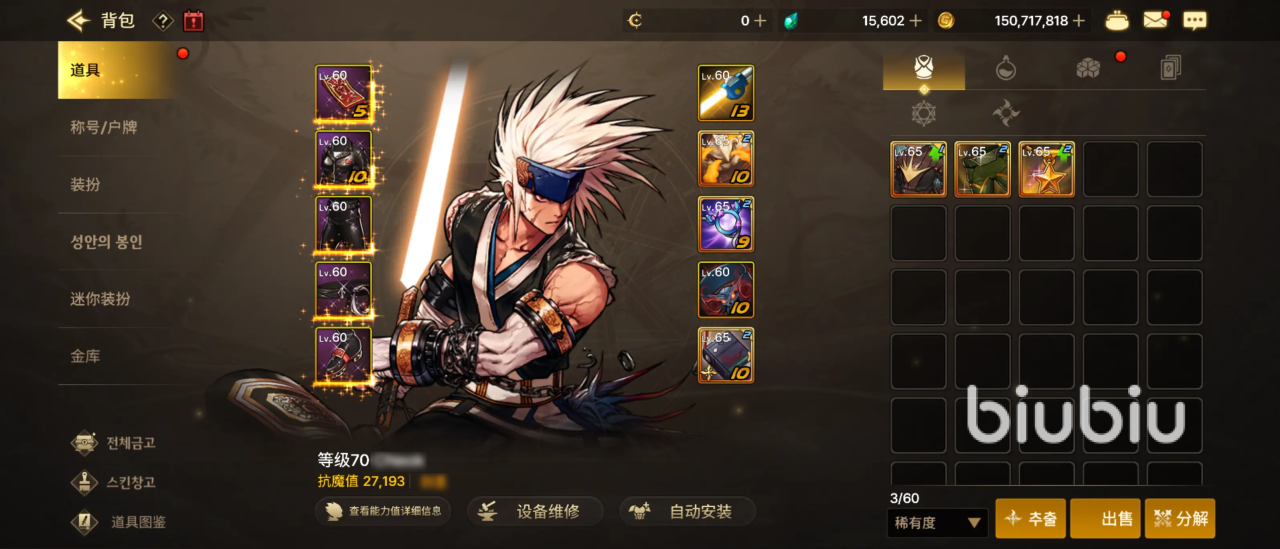This screenshot has height=549, width=1280.
Task: Switch to the potion consumables bag tab
Action: (1006, 68)
